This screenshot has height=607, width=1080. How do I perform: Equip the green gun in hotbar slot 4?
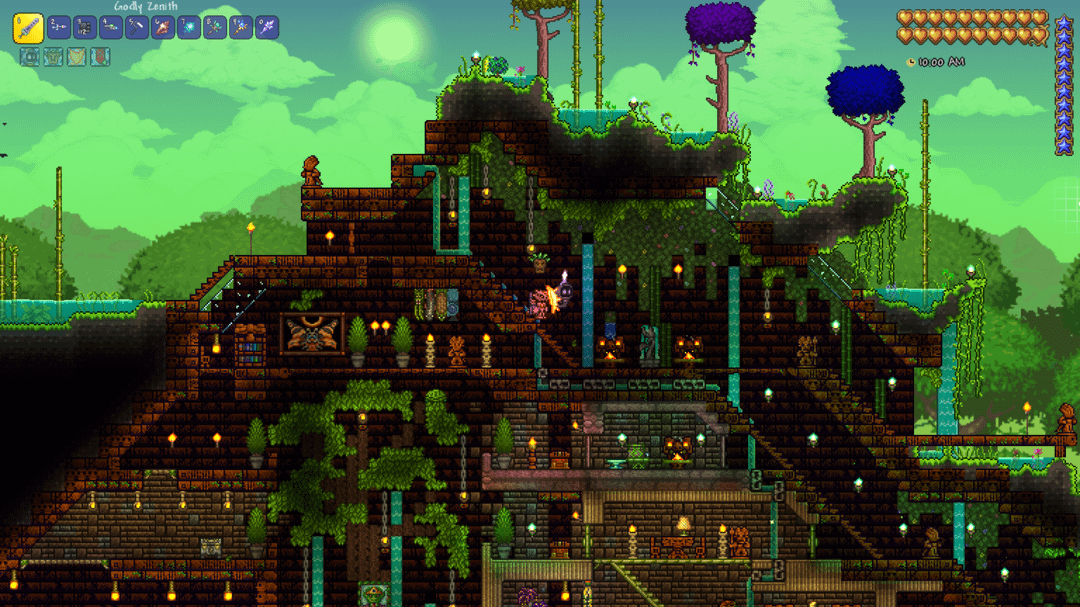click(x=111, y=27)
